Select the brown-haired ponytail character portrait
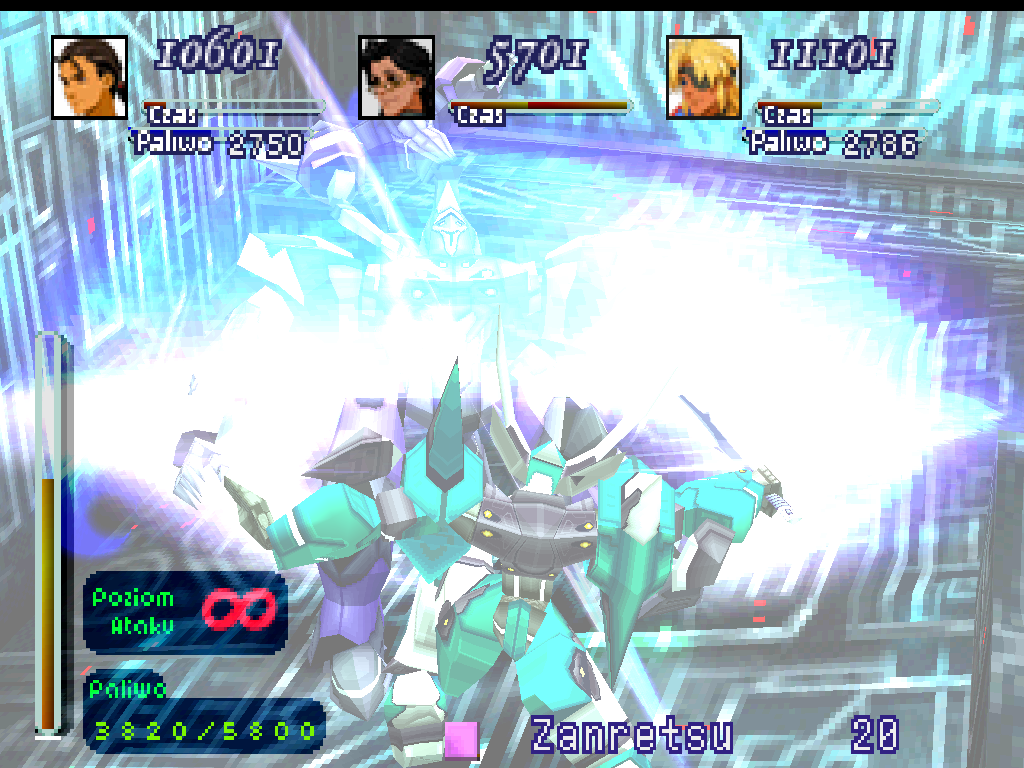This screenshot has height=768, width=1024. [x=89, y=77]
